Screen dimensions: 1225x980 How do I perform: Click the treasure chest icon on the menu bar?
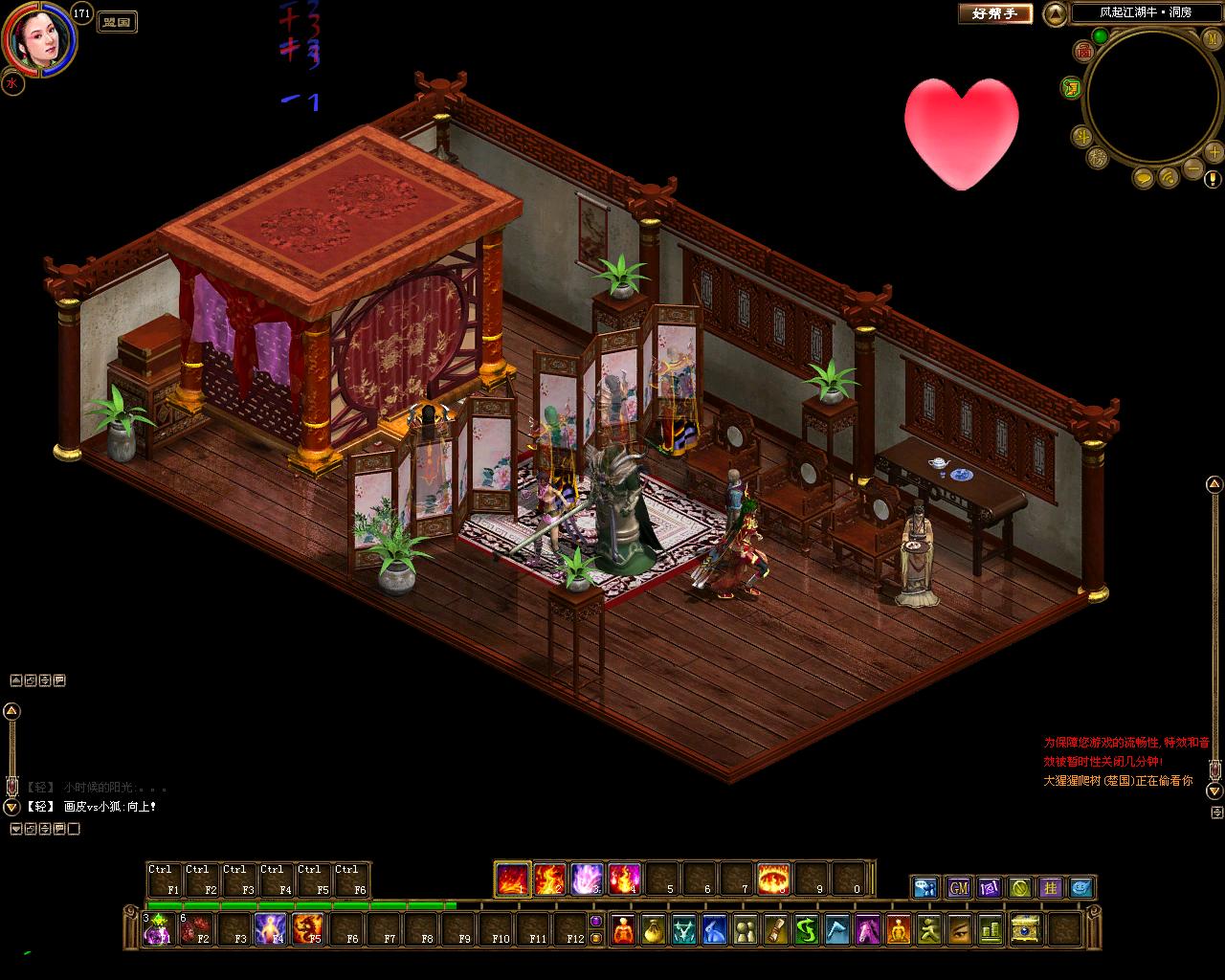pos(1025,929)
